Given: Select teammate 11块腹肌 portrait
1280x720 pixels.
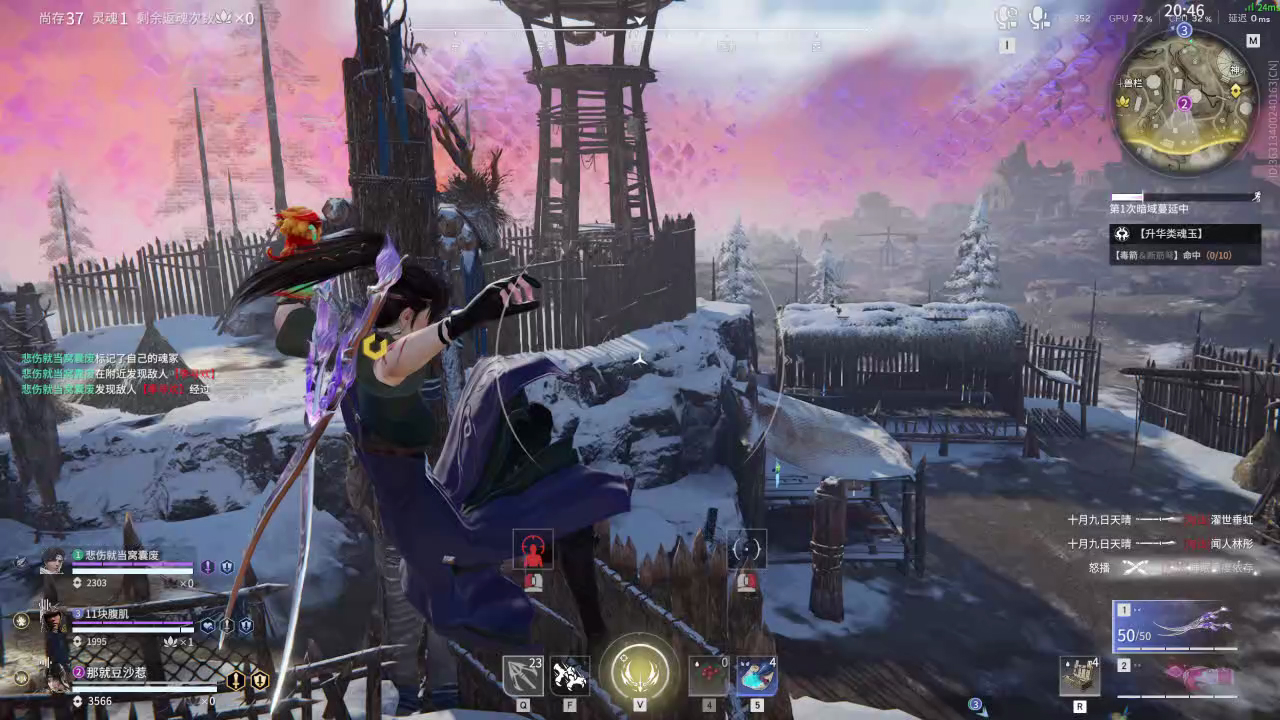Looking at the screenshot, I should pyautogui.click(x=52, y=620).
